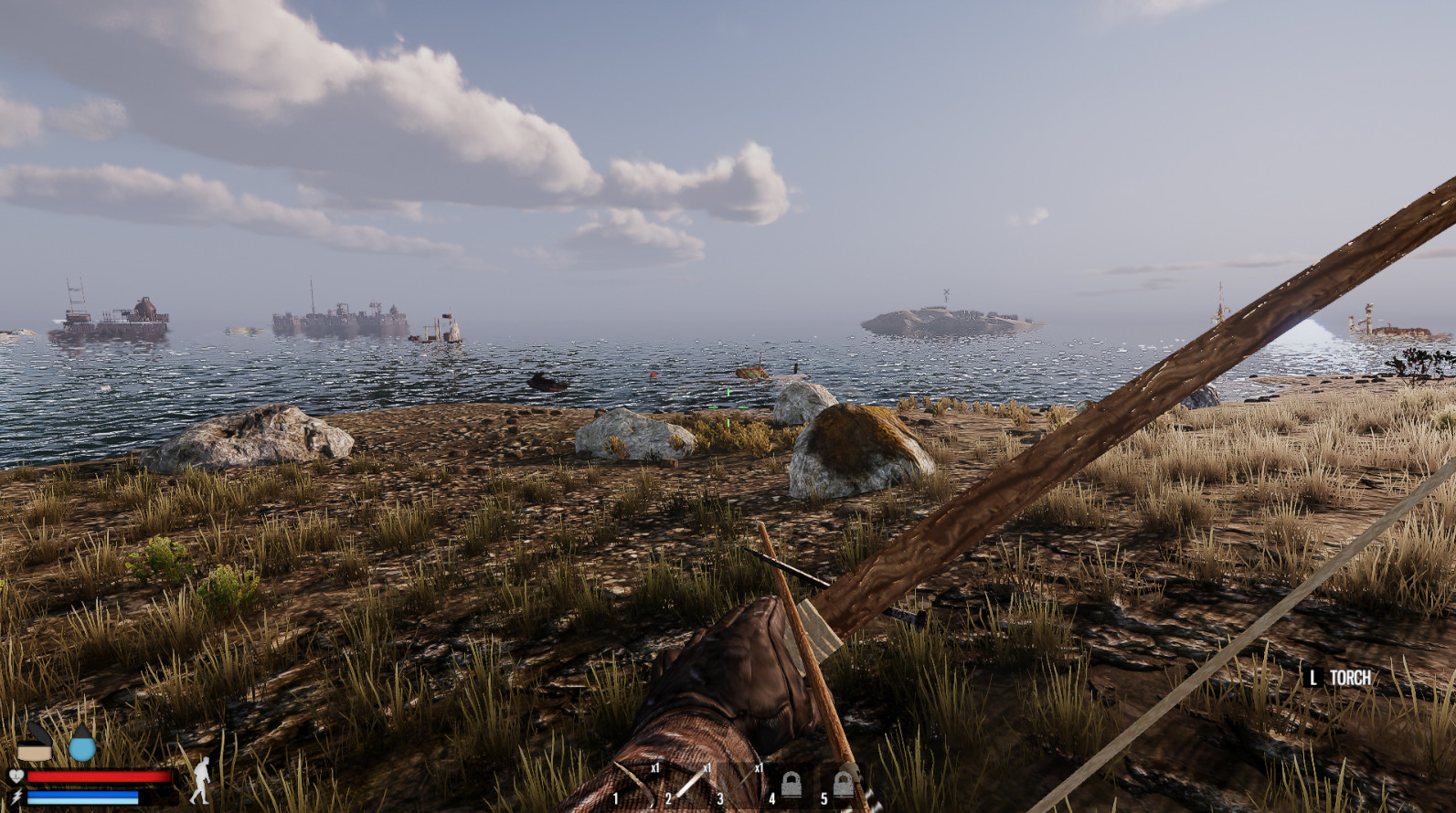The image size is (1456, 813).
Task: Click the heart icon beside the health bar
Action: click(16, 776)
